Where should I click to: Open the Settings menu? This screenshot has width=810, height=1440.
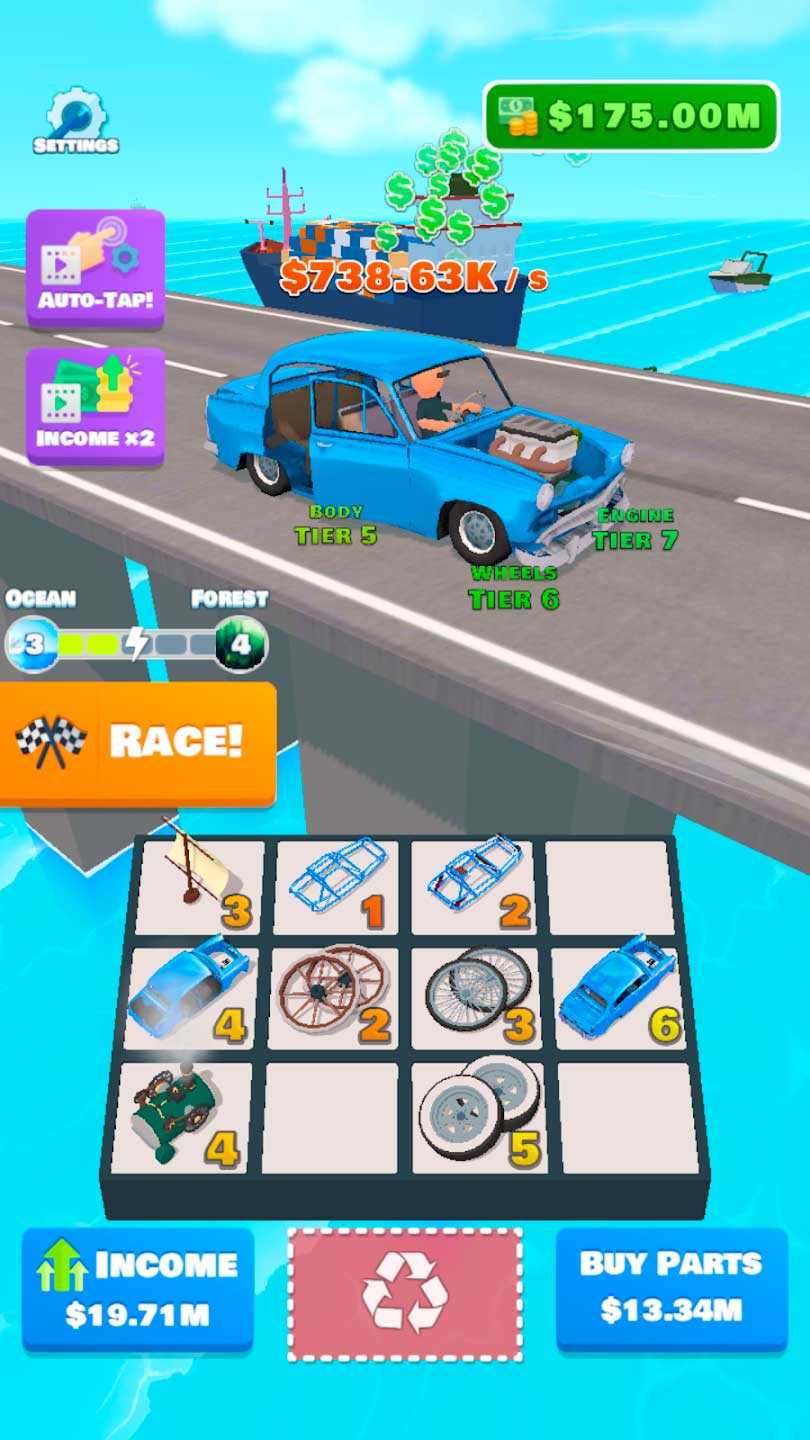76,122
